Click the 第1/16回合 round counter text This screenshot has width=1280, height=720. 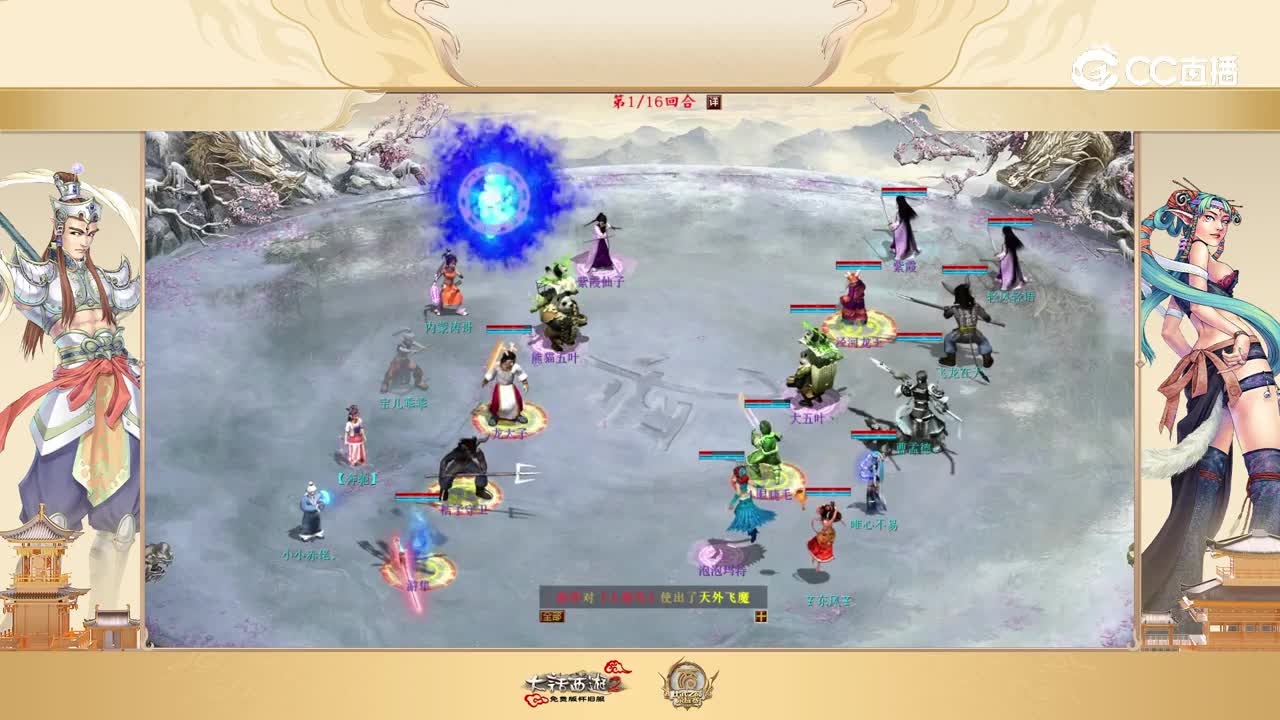655,101
